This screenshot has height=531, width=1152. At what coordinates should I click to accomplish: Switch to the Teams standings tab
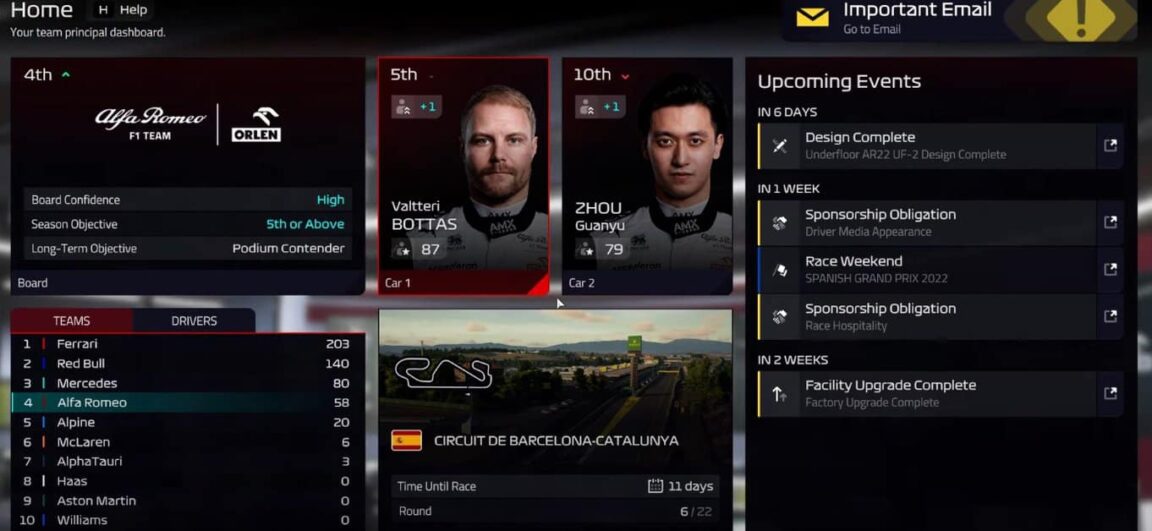tap(72, 321)
